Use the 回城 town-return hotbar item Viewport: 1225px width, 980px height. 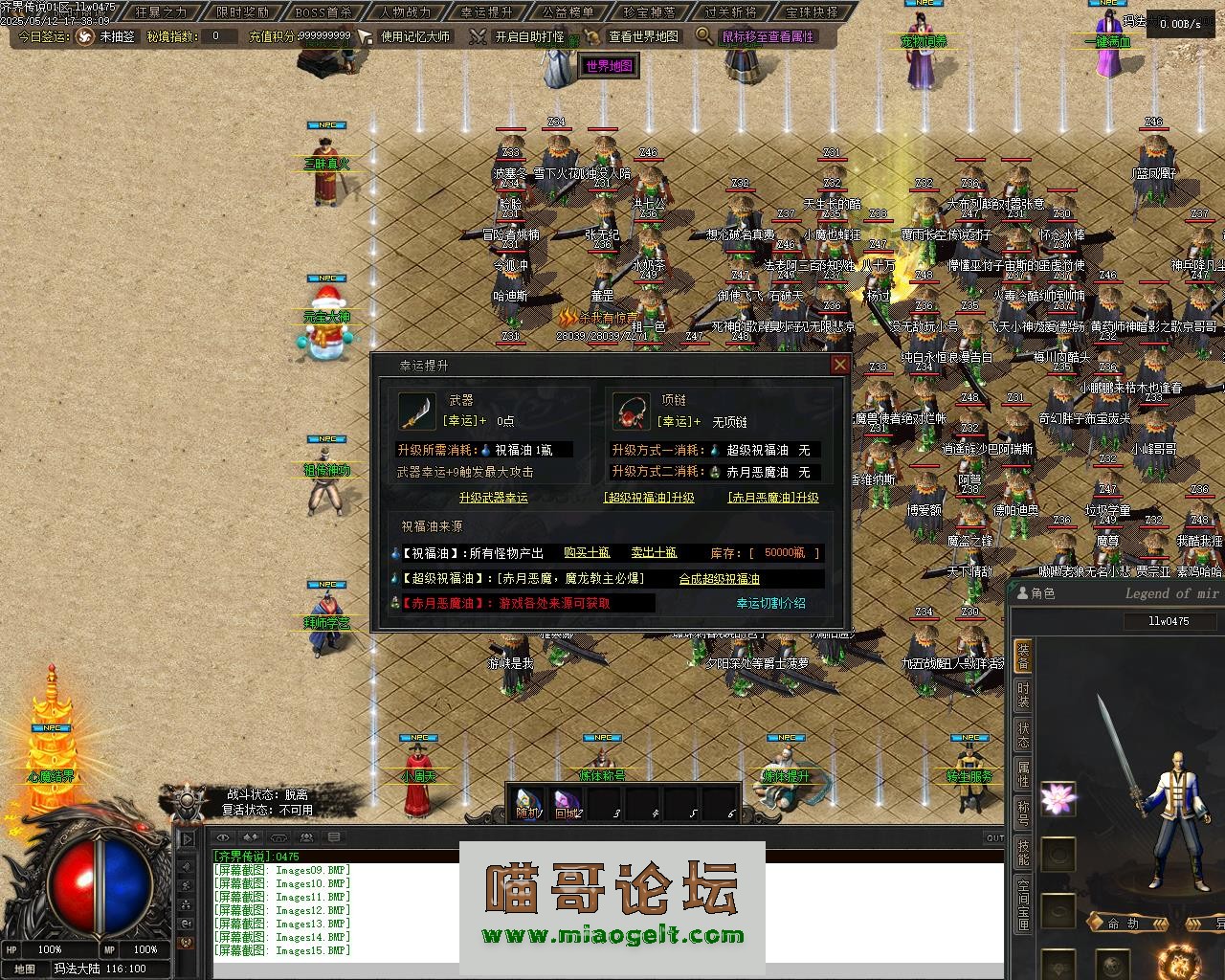(567, 804)
